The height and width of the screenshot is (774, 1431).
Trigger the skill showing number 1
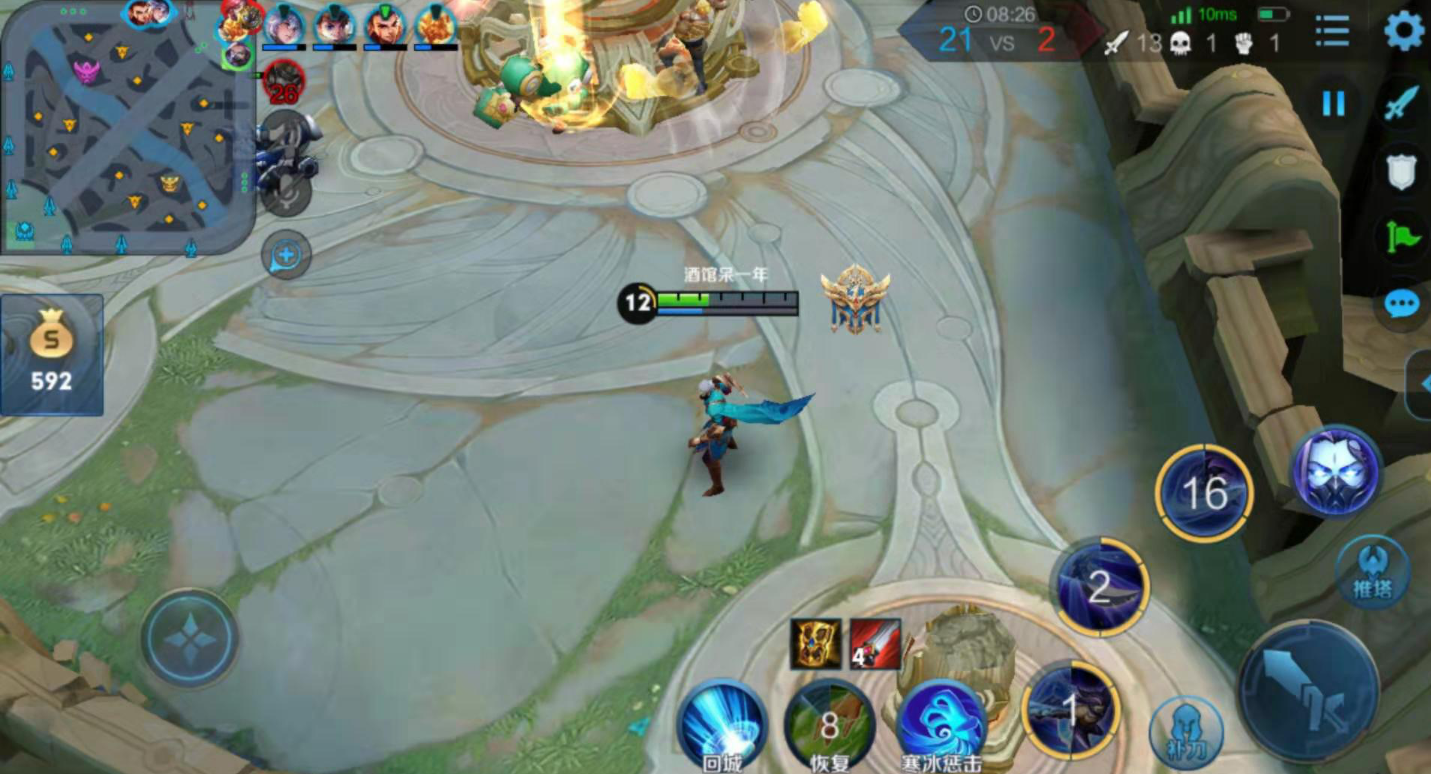pos(1071,709)
